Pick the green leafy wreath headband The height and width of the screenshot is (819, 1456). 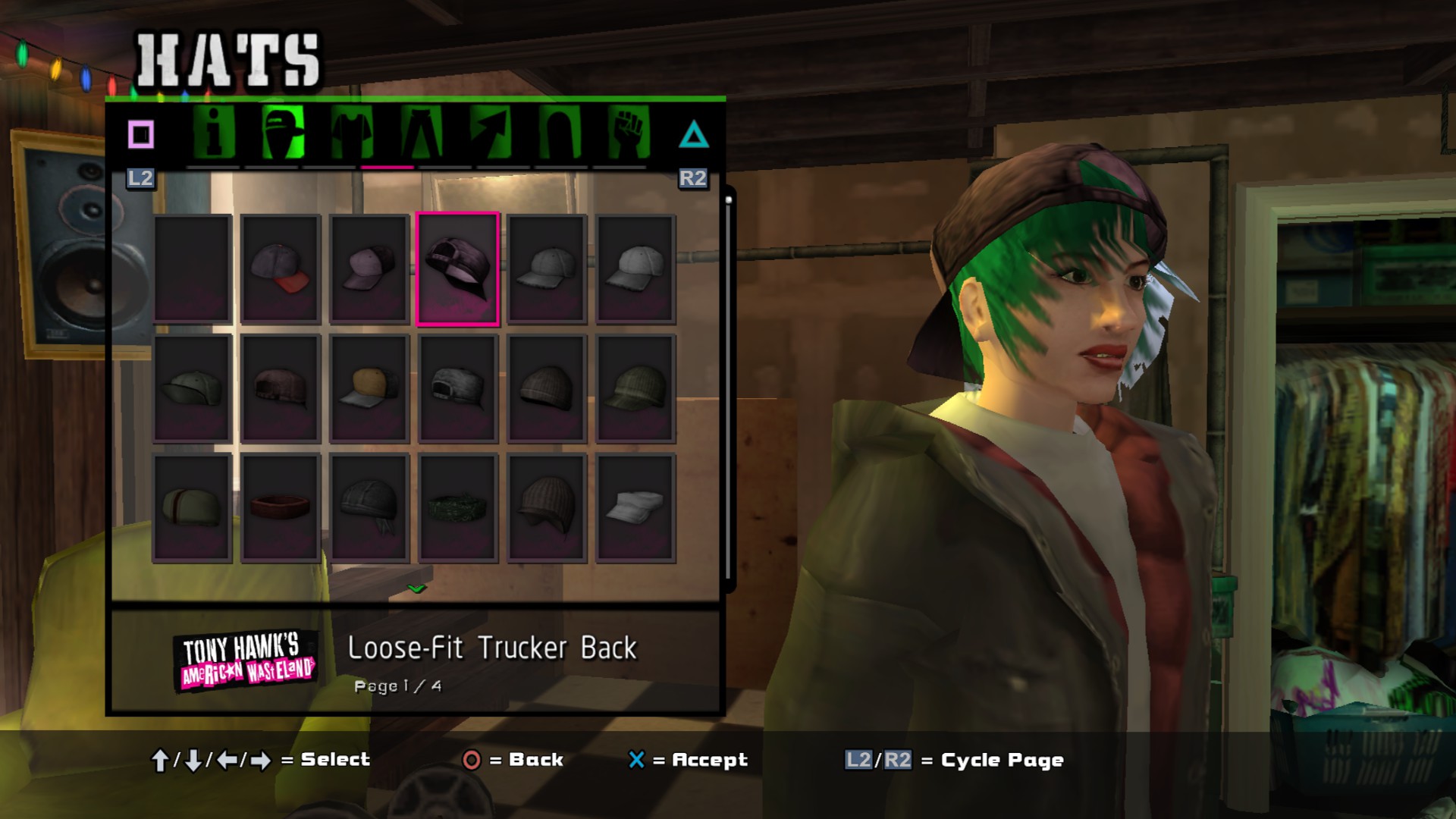tap(457, 507)
